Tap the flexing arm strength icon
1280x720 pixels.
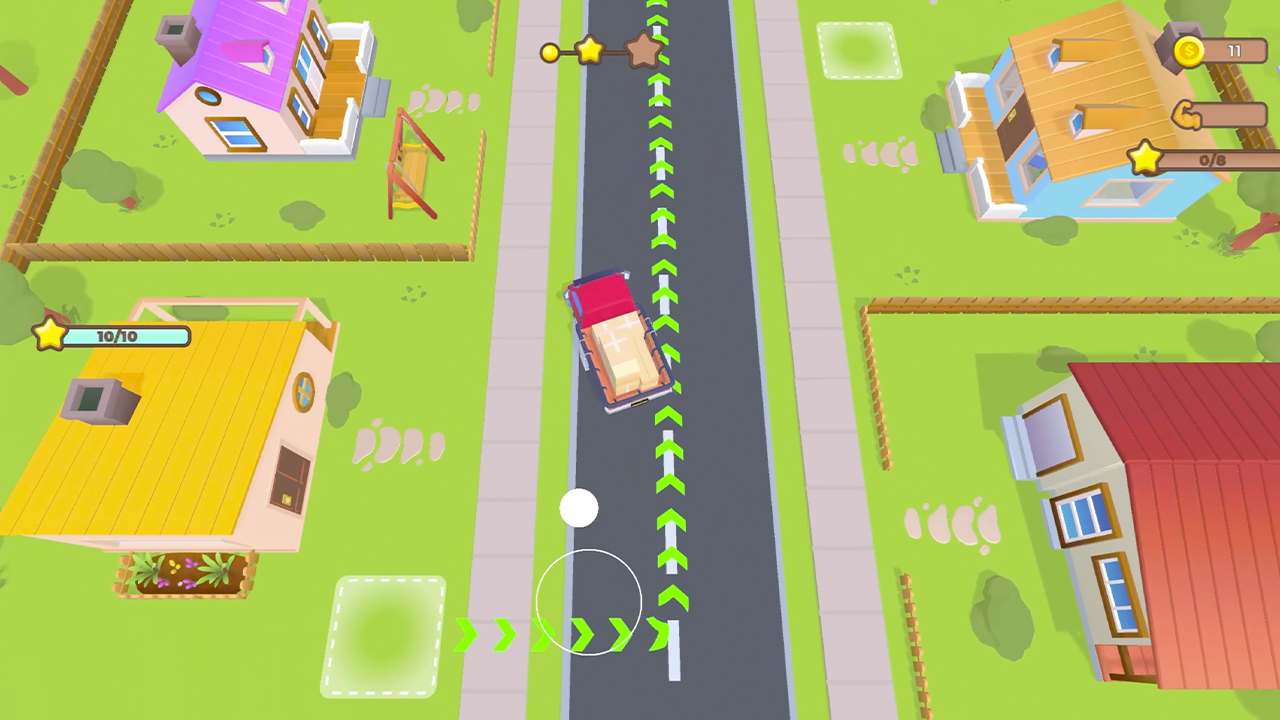pos(1188,117)
